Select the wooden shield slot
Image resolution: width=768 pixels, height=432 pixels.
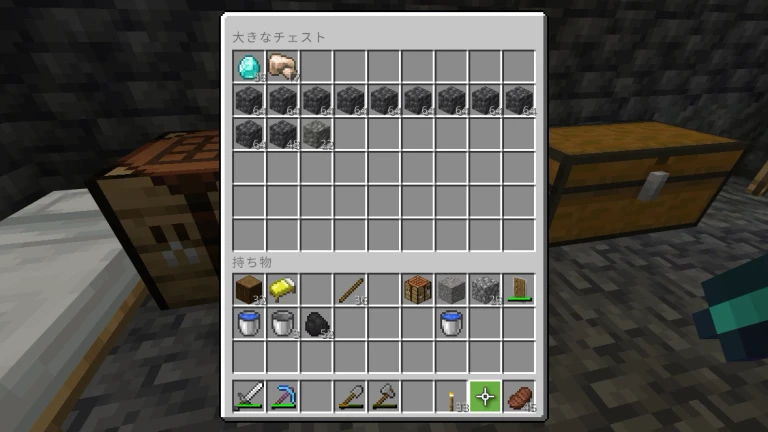pyautogui.click(x=520, y=290)
